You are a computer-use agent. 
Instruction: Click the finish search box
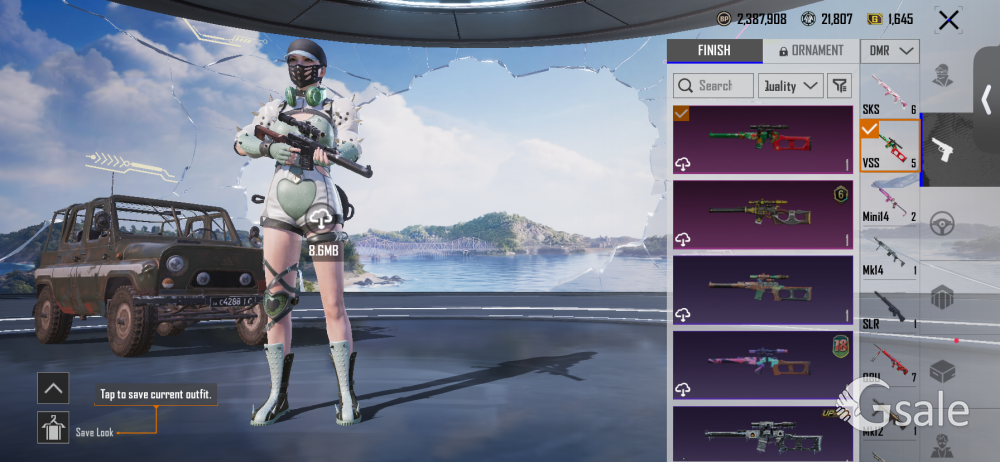[713, 86]
